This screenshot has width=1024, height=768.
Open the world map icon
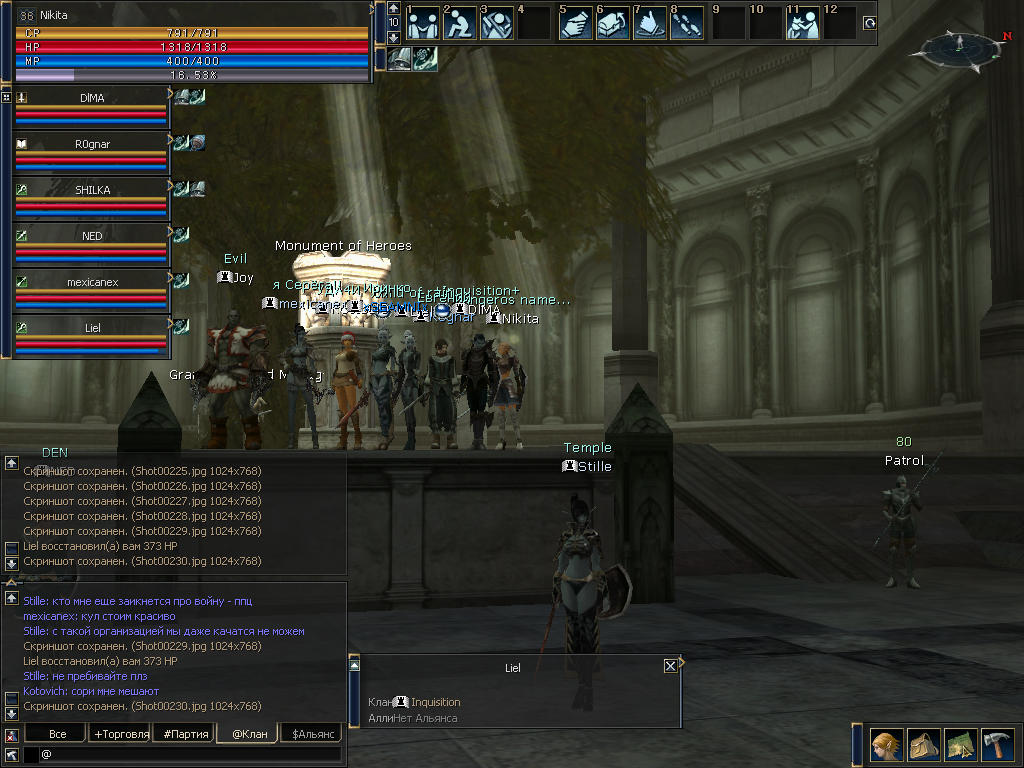tap(959, 744)
